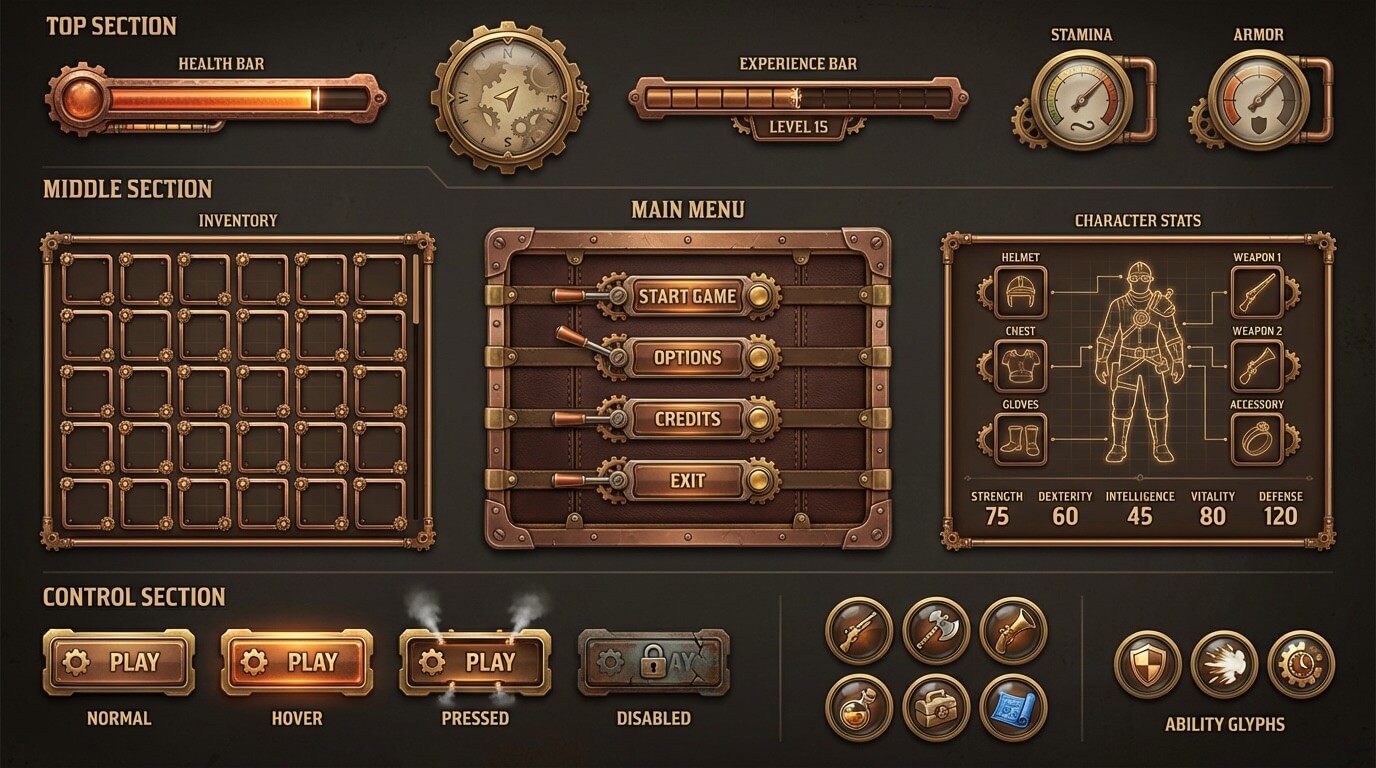The width and height of the screenshot is (1376, 768).
Task: Flip the lever beside Start Game
Action: coord(570,293)
